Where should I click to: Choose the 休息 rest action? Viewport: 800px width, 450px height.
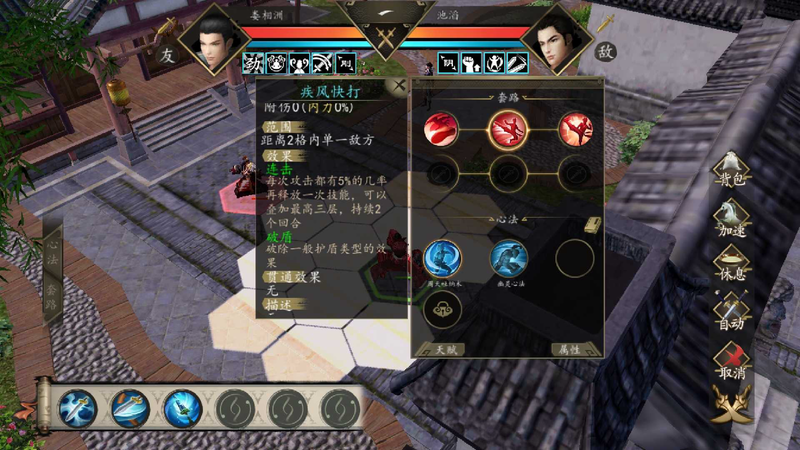(730, 264)
